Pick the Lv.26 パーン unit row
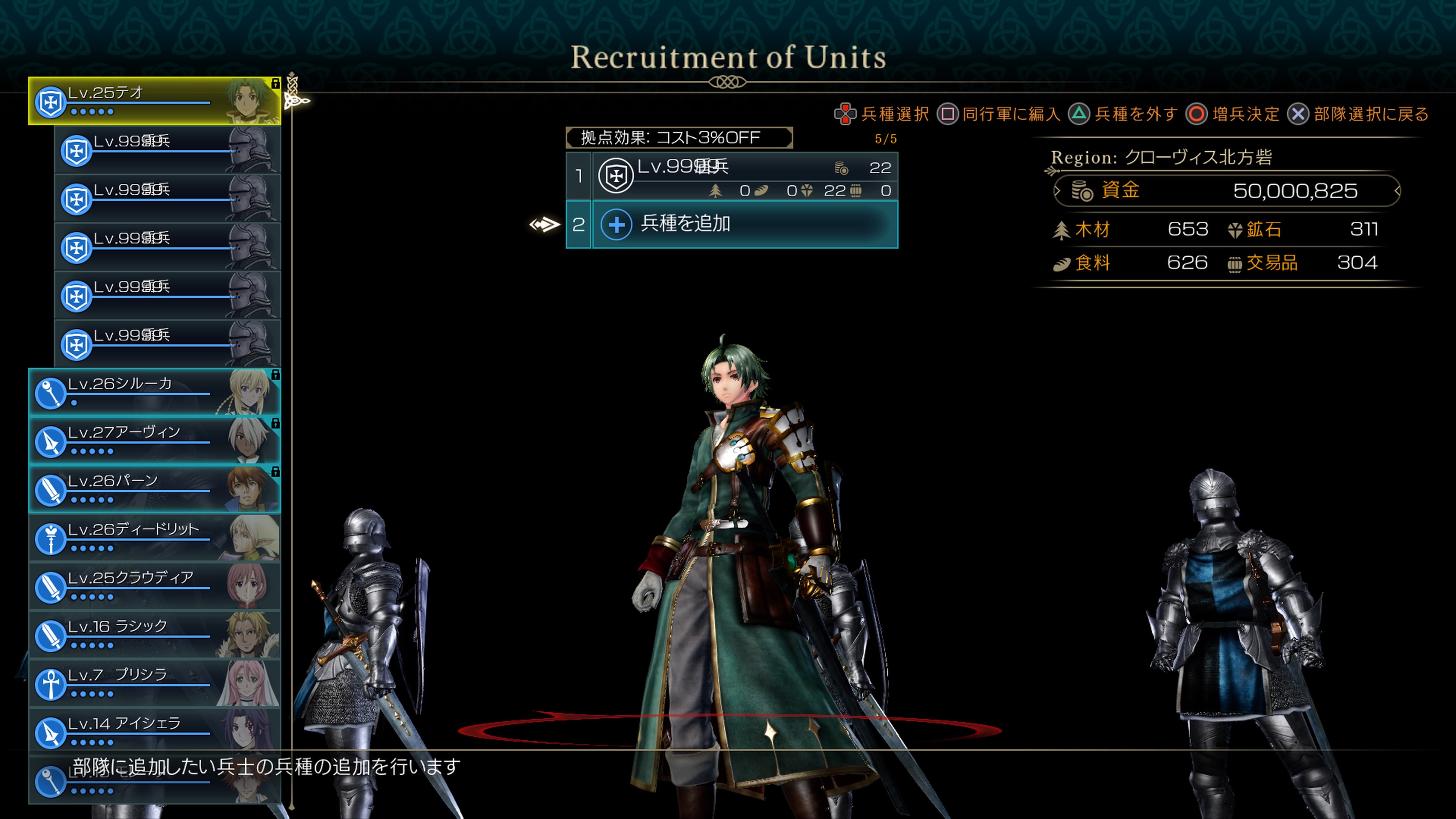This screenshot has height=819, width=1456. pos(154,490)
